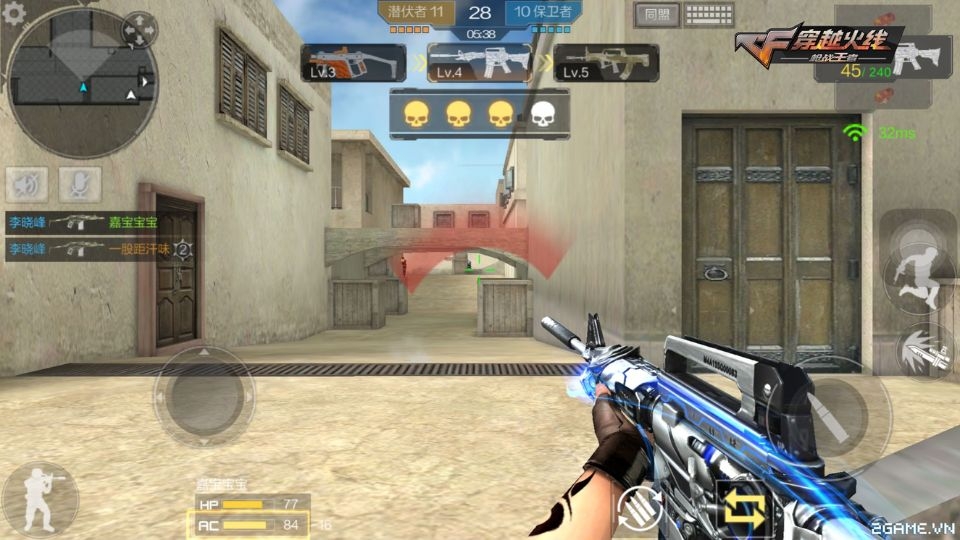Switch weapon with the yellow arrows button
Image resolution: width=960 pixels, height=540 pixels.
(746, 510)
